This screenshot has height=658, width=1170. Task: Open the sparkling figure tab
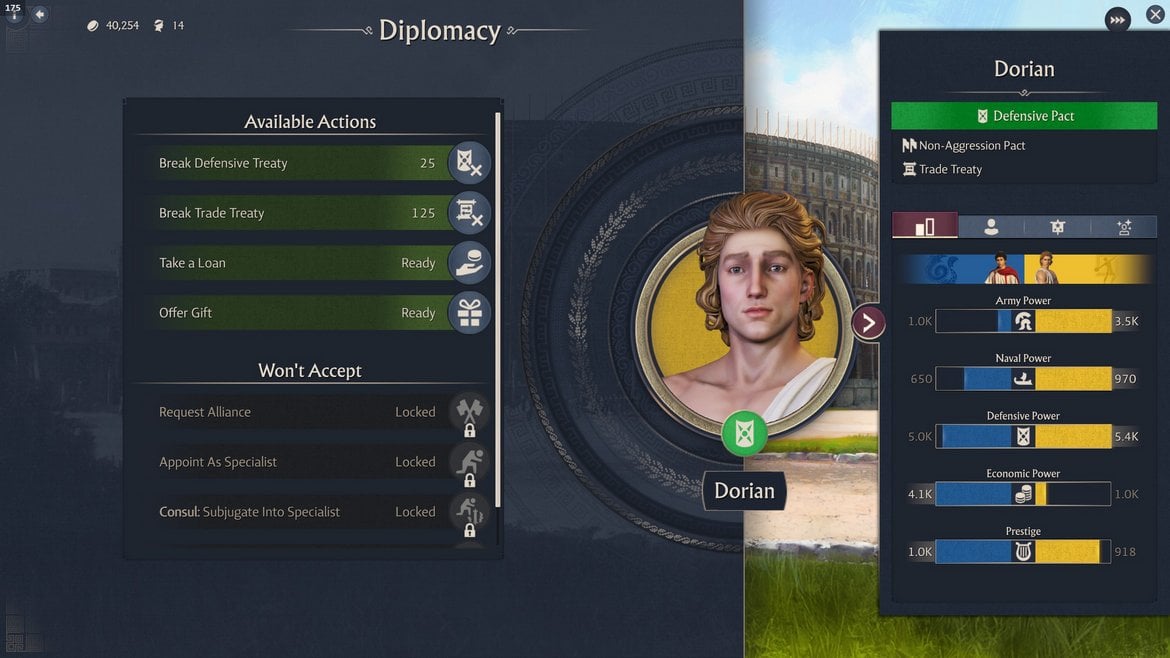[x=1123, y=226]
